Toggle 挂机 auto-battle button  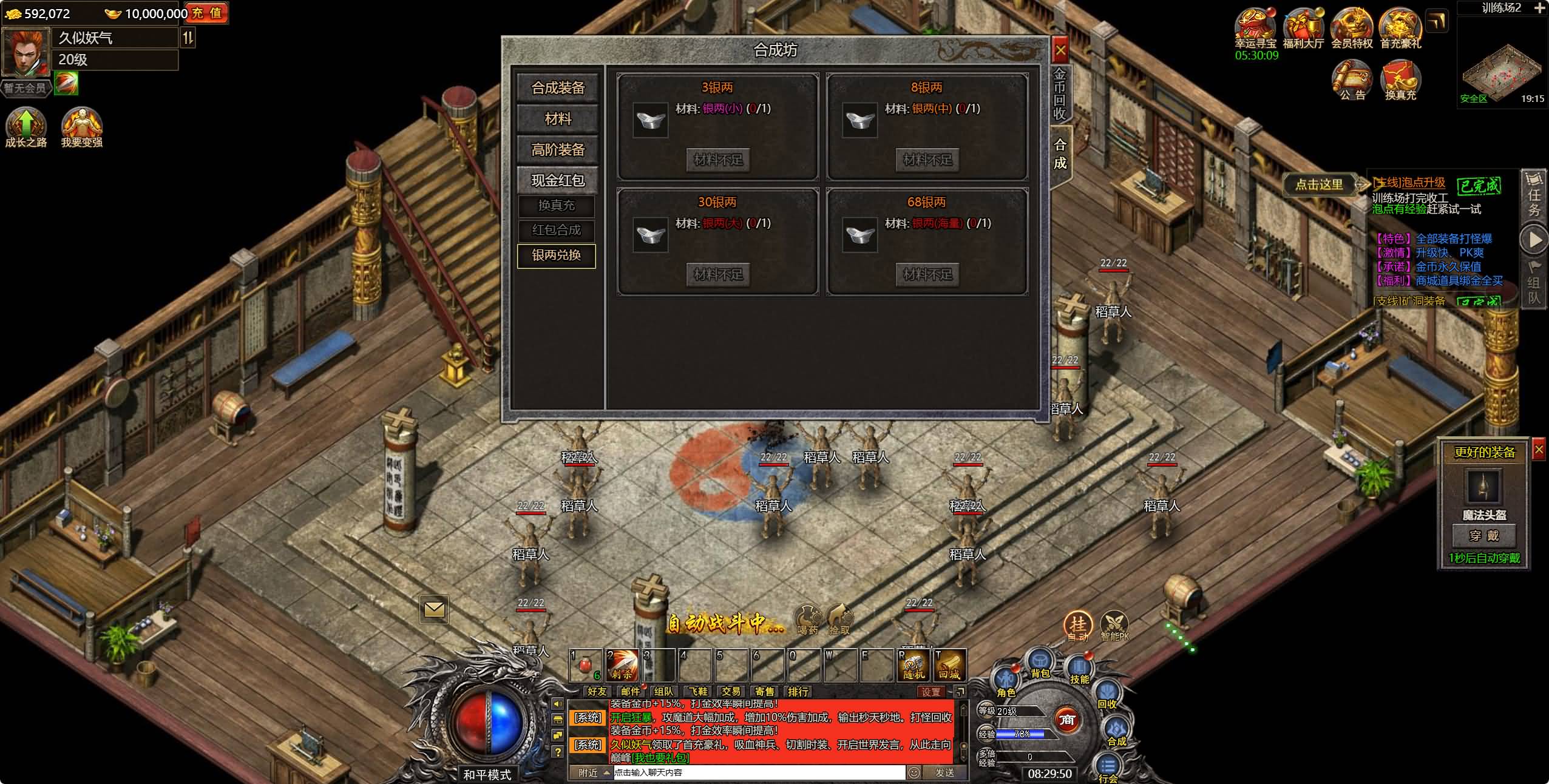click(x=1077, y=626)
